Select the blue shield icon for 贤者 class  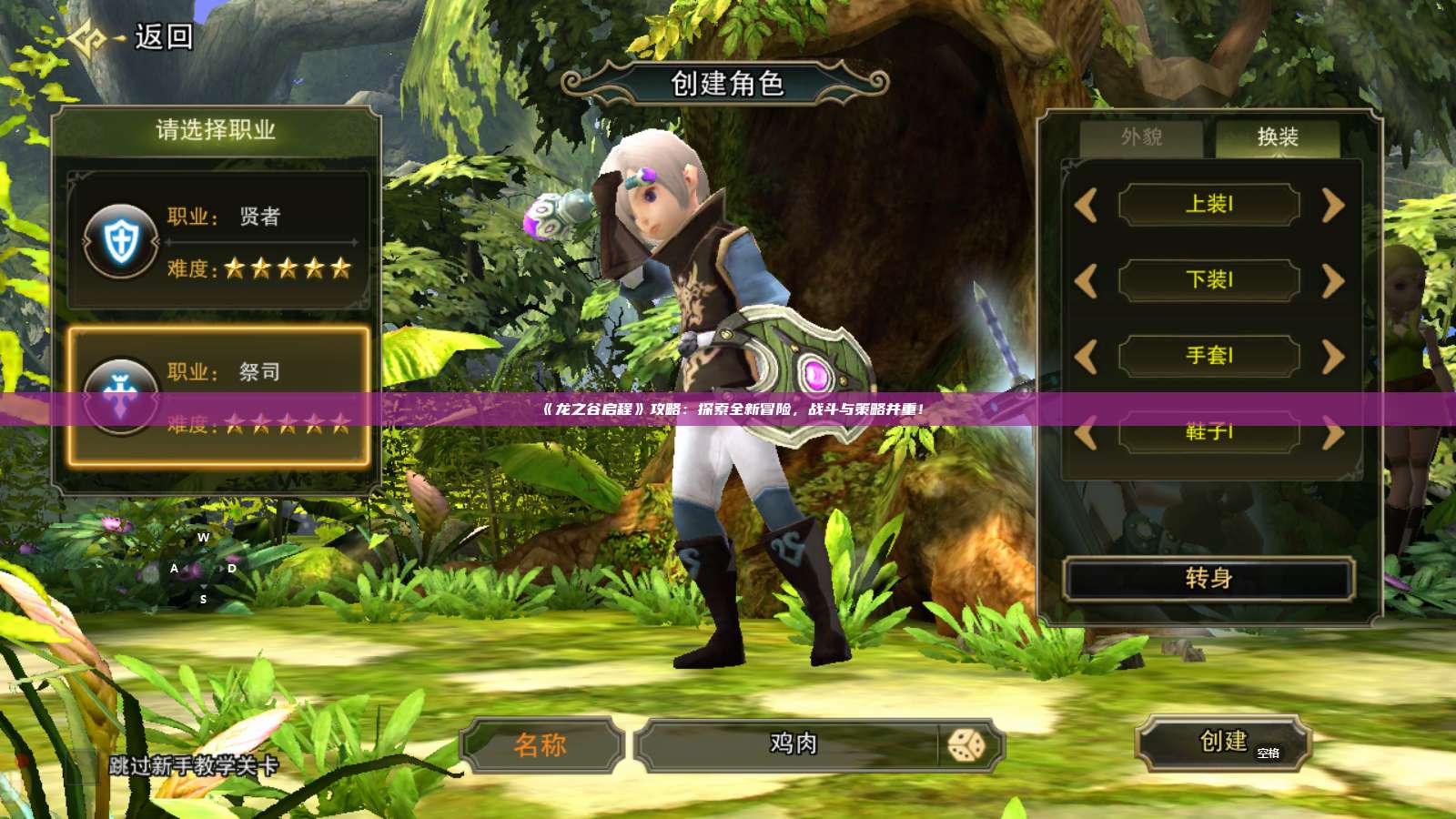[122, 240]
